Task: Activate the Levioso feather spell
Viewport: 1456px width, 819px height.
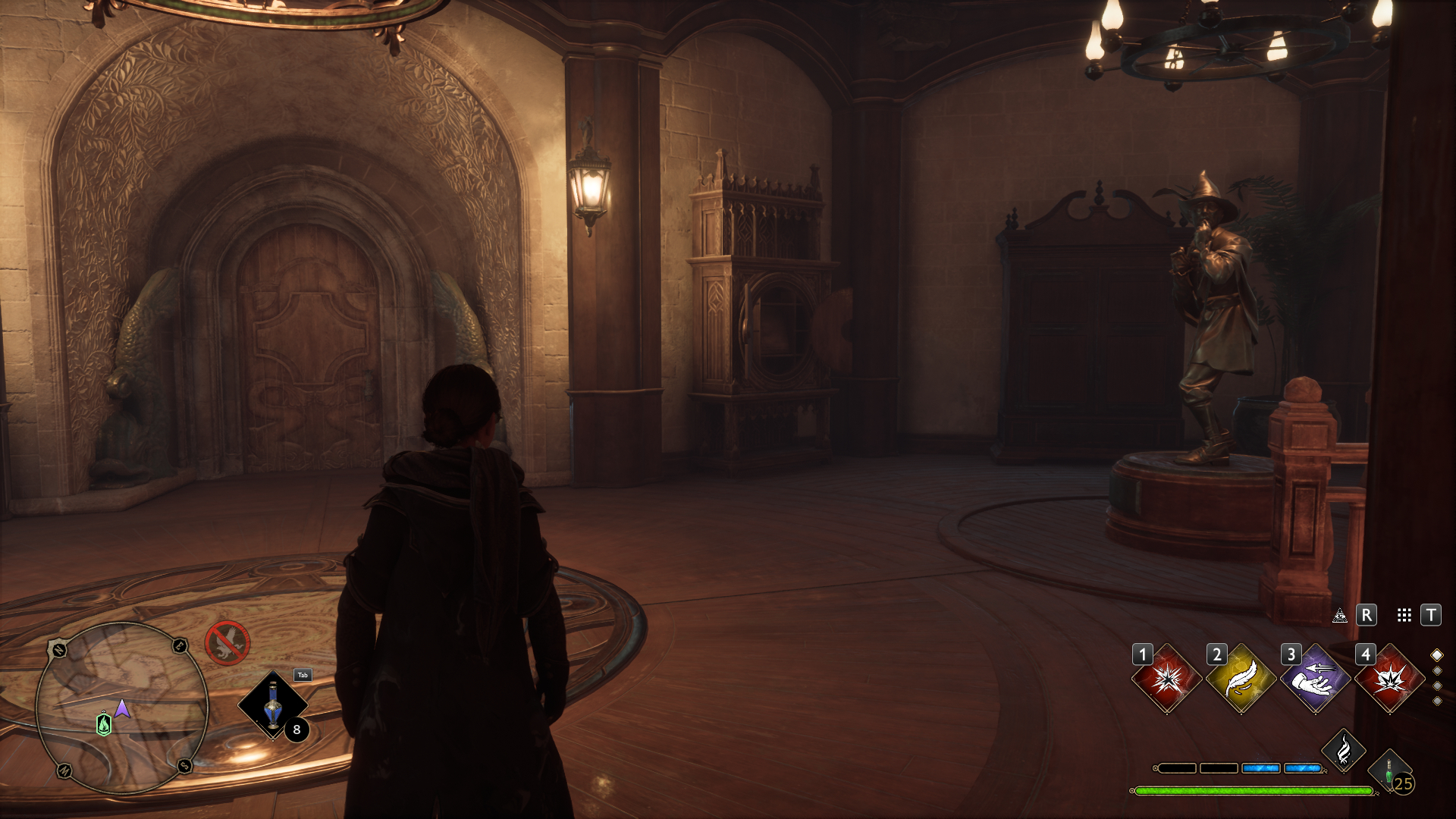Action: [x=1241, y=679]
